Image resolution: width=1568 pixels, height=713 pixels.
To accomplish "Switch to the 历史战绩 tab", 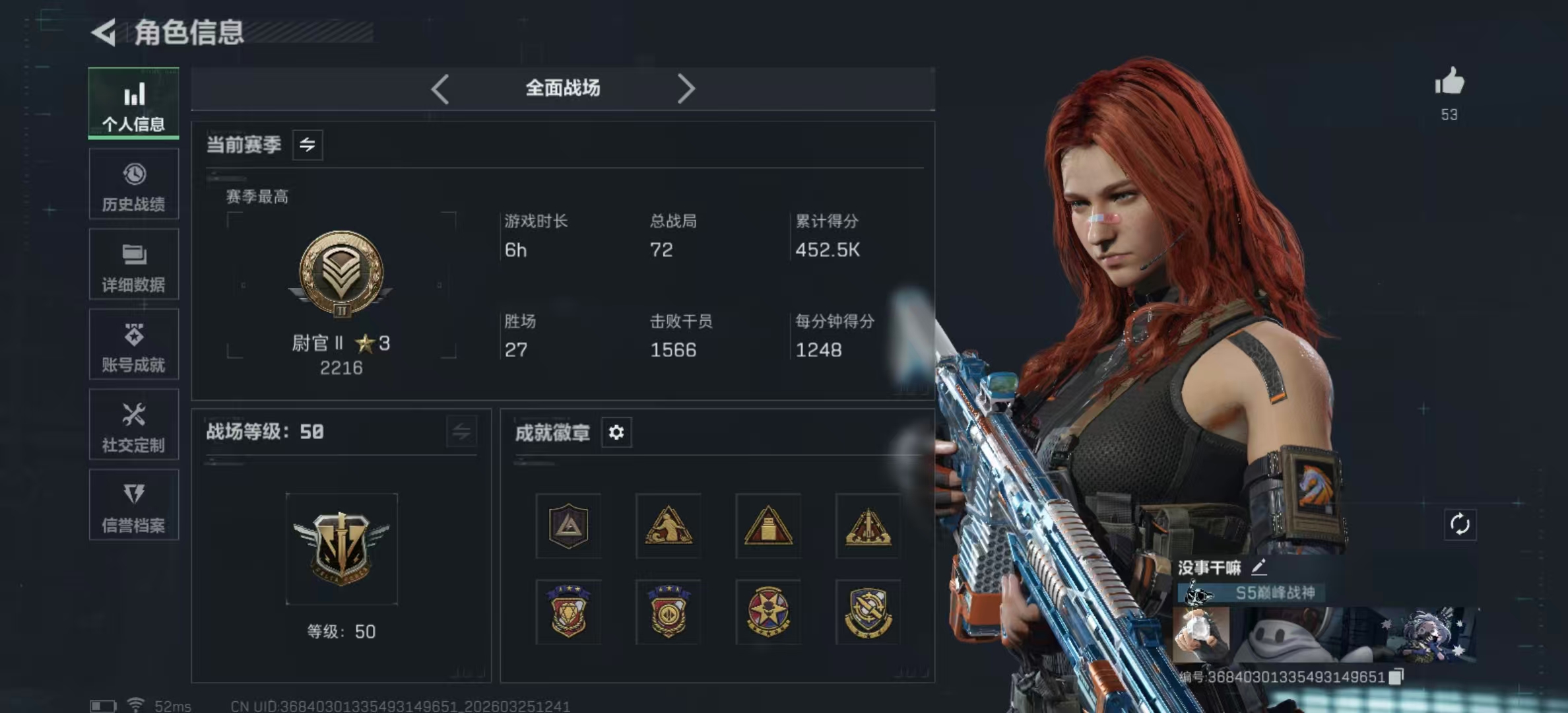I will coord(134,184).
